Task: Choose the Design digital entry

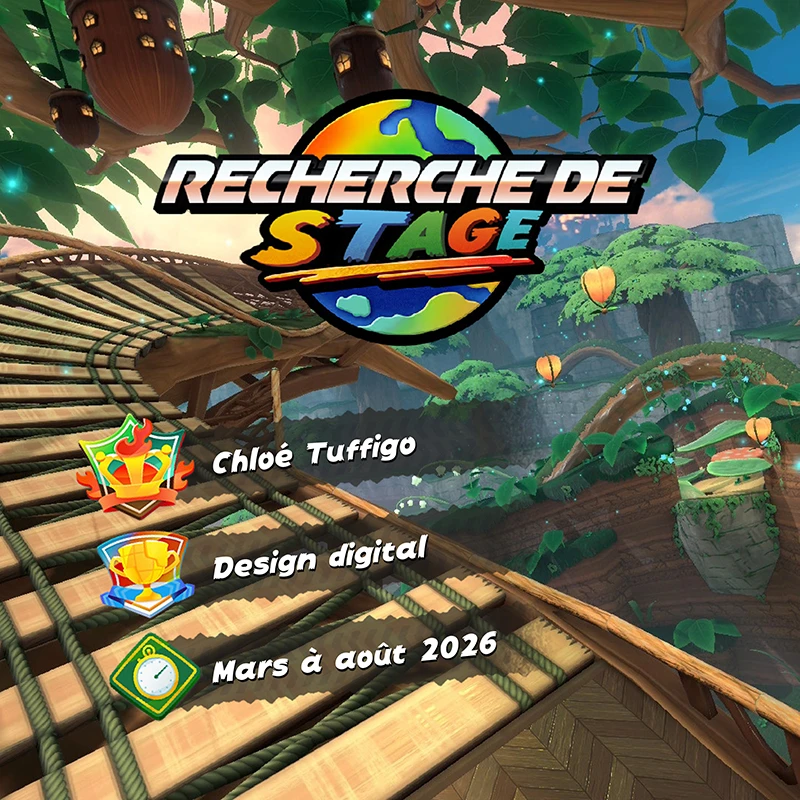Action: coord(320,557)
